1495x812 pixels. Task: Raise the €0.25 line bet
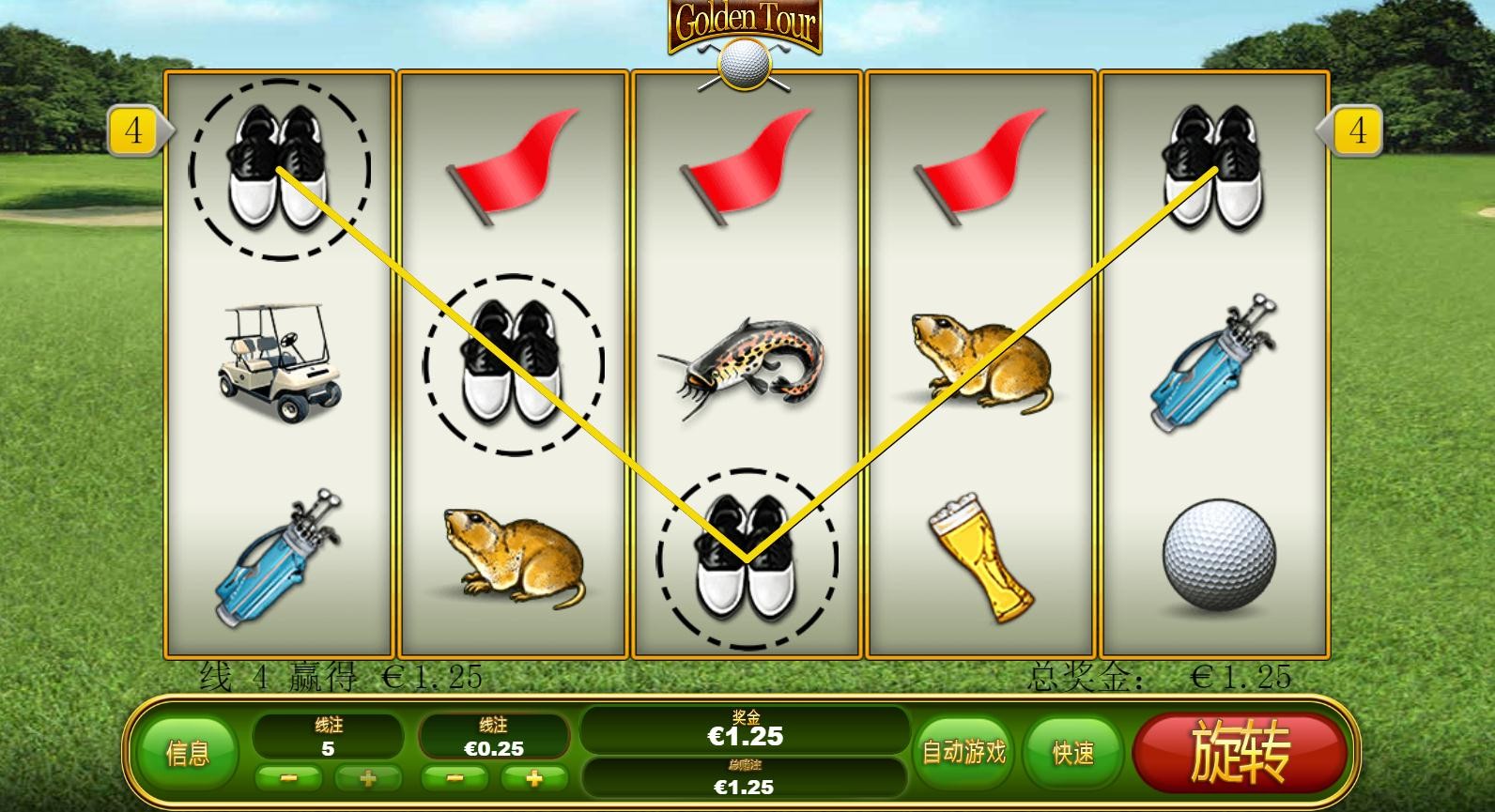pyautogui.click(x=533, y=778)
